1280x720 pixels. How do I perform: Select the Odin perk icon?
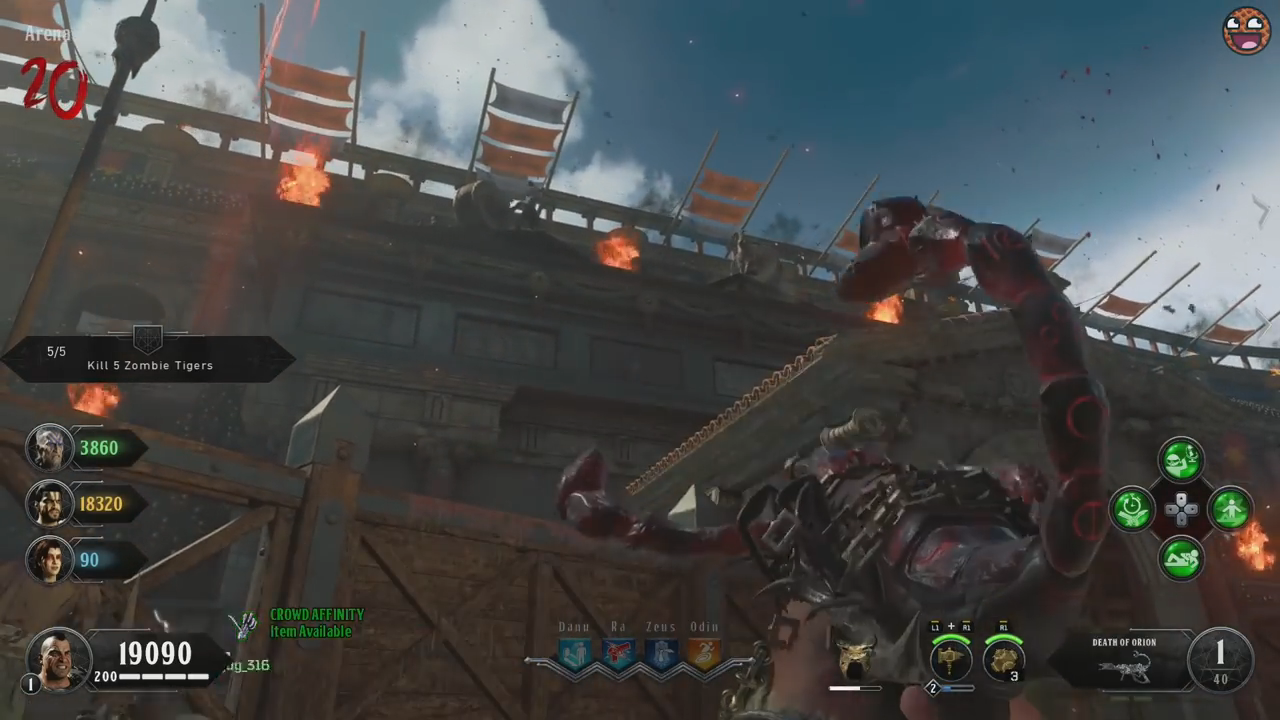(x=703, y=654)
